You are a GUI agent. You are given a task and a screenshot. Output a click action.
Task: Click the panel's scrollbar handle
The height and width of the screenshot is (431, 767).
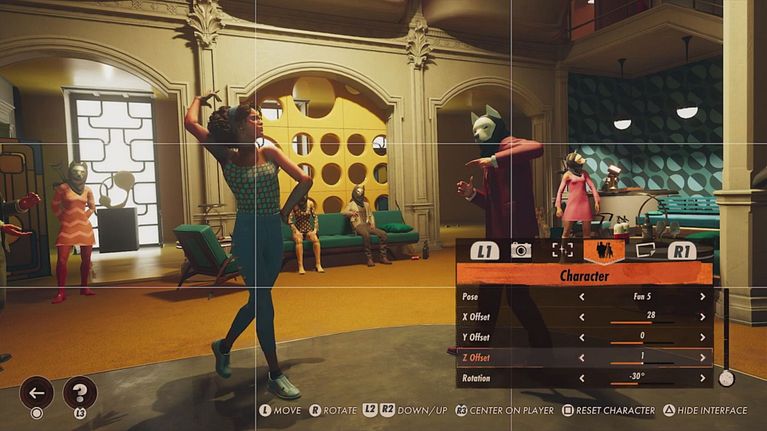726,378
